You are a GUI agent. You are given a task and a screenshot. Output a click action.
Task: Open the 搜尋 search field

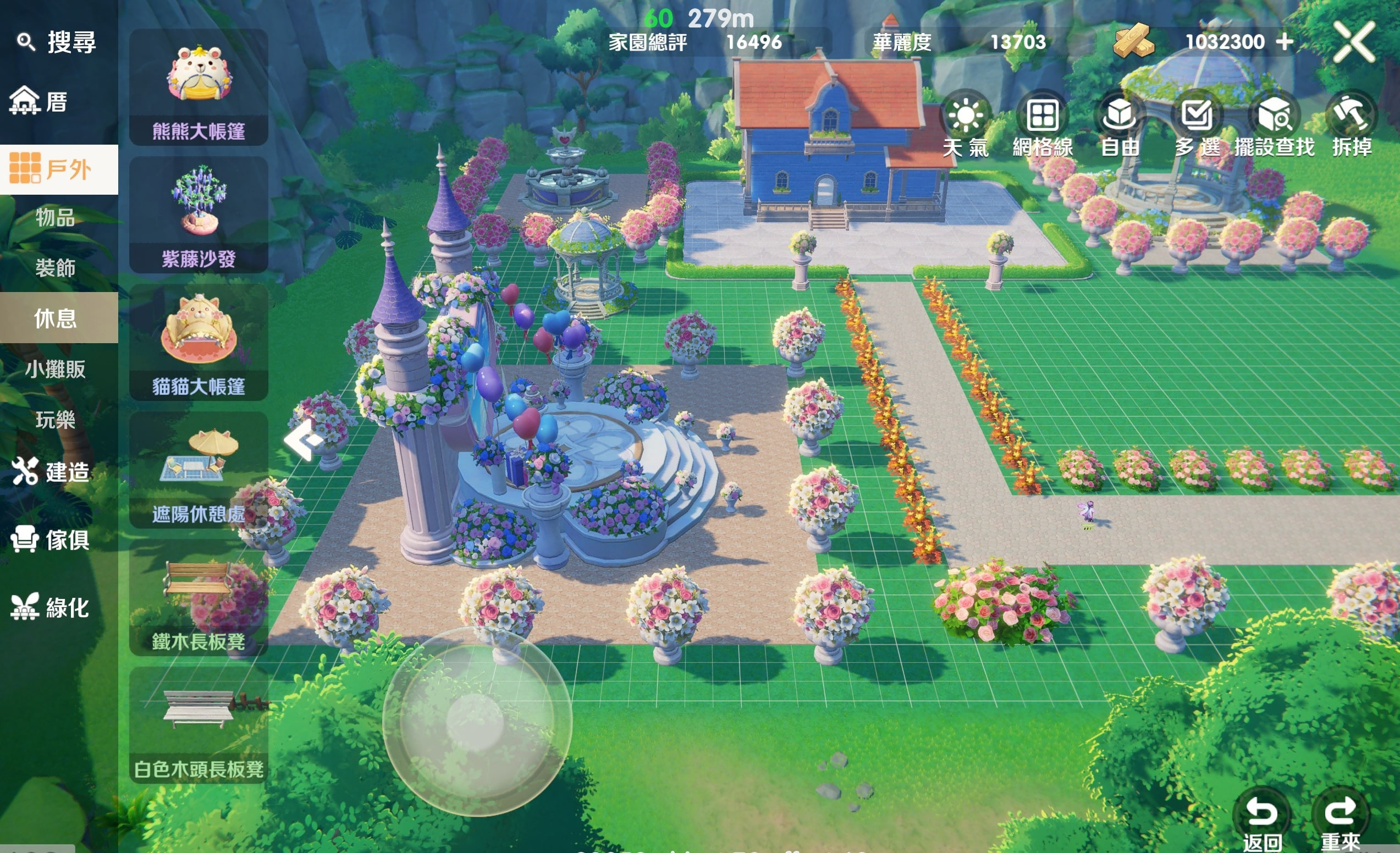click(57, 42)
